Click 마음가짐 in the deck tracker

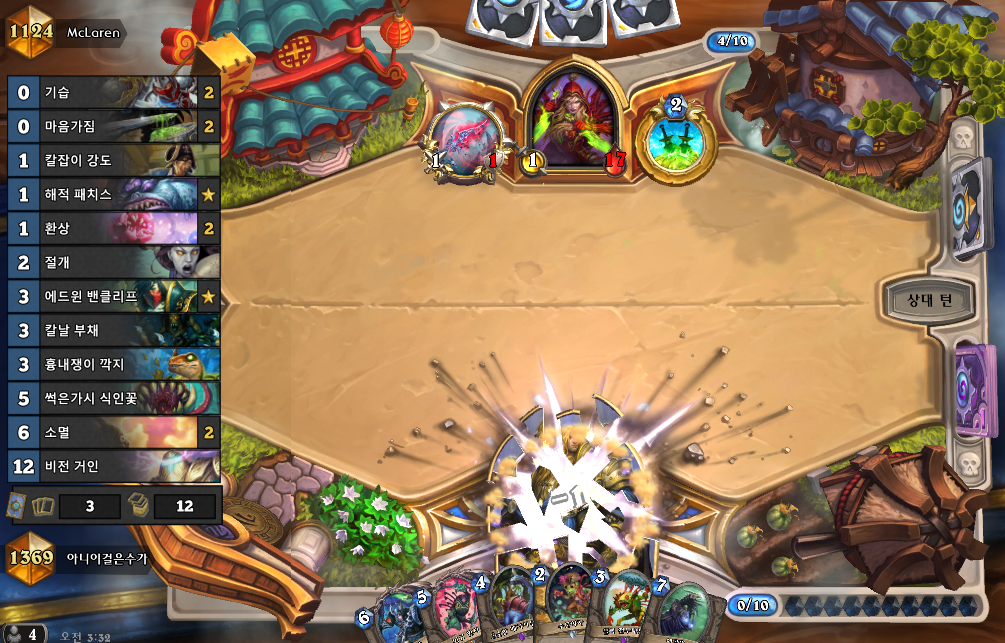[x=112, y=127]
